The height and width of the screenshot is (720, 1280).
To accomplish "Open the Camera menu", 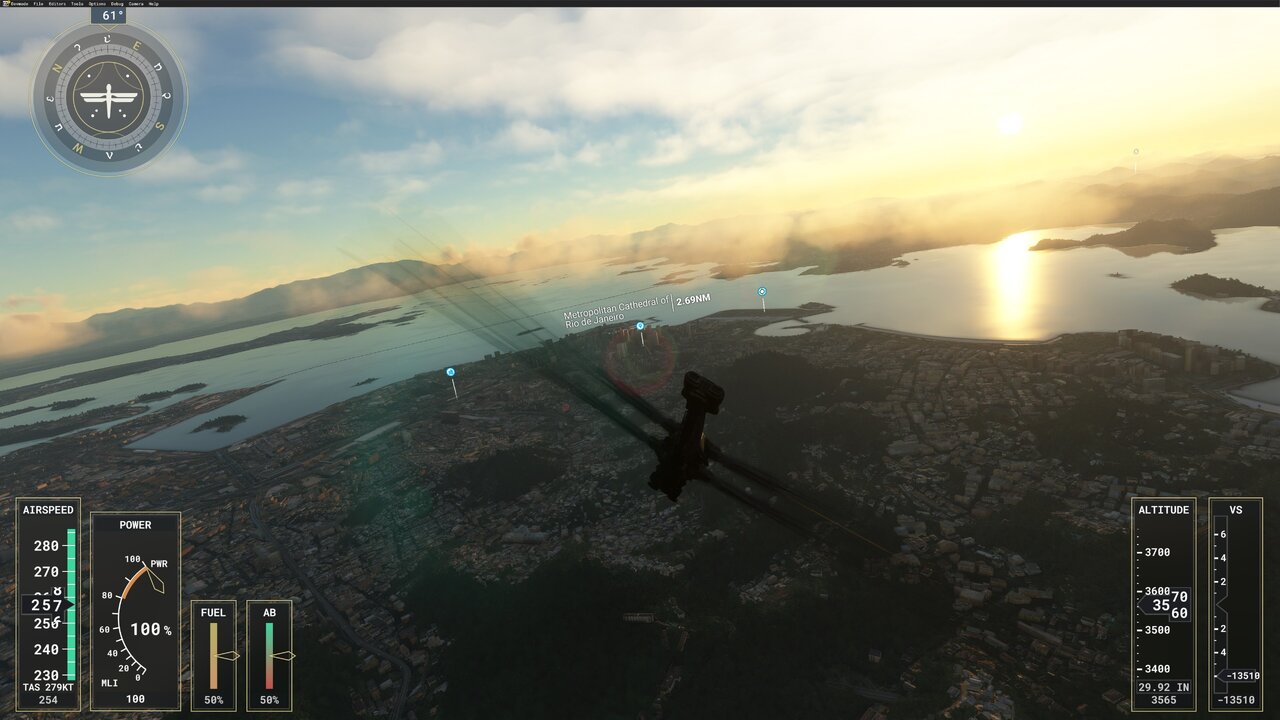I will pos(135,4).
